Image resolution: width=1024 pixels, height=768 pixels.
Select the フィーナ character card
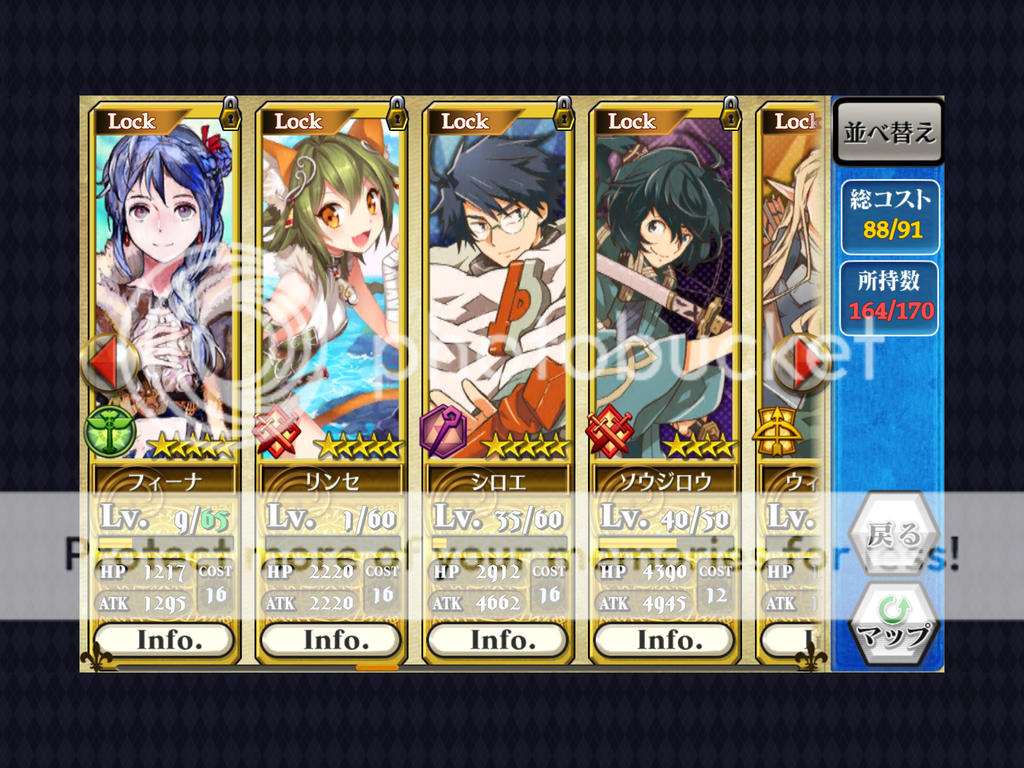click(x=164, y=290)
